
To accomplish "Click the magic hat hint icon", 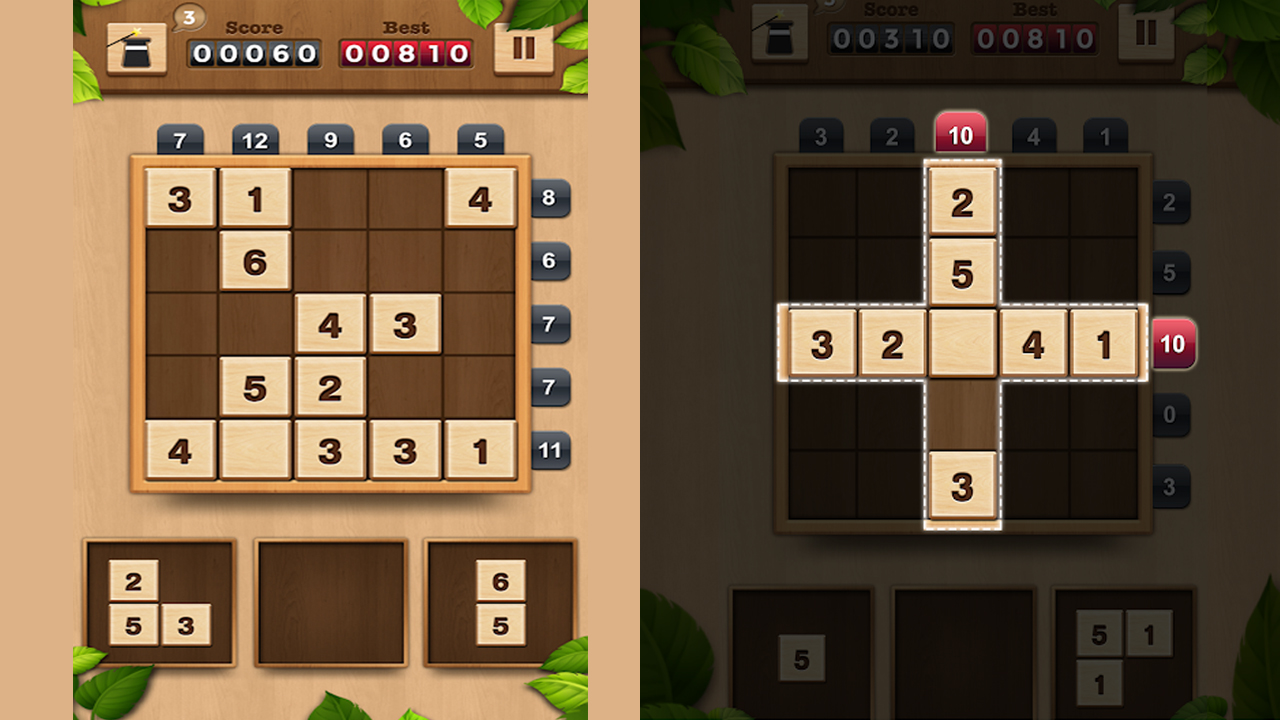I will pyautogui.click(x=136, y=47).
